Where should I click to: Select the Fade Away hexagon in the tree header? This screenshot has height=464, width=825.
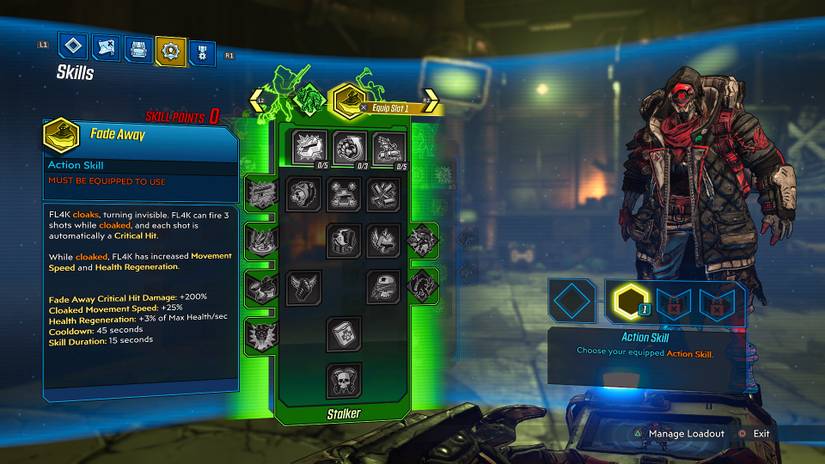(347, 98)
